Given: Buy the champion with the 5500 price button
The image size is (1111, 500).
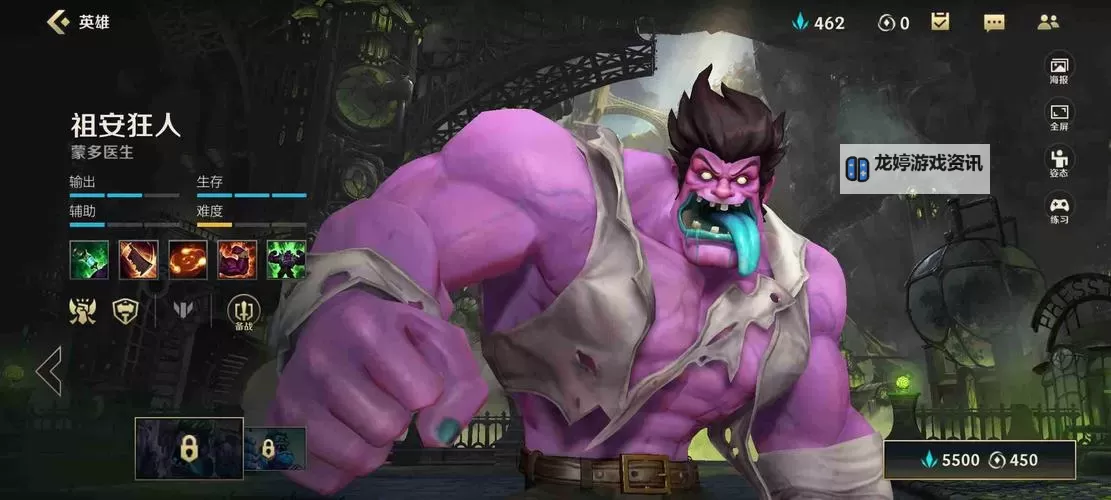Looking at the screenshot, I should tap(979, 461).
